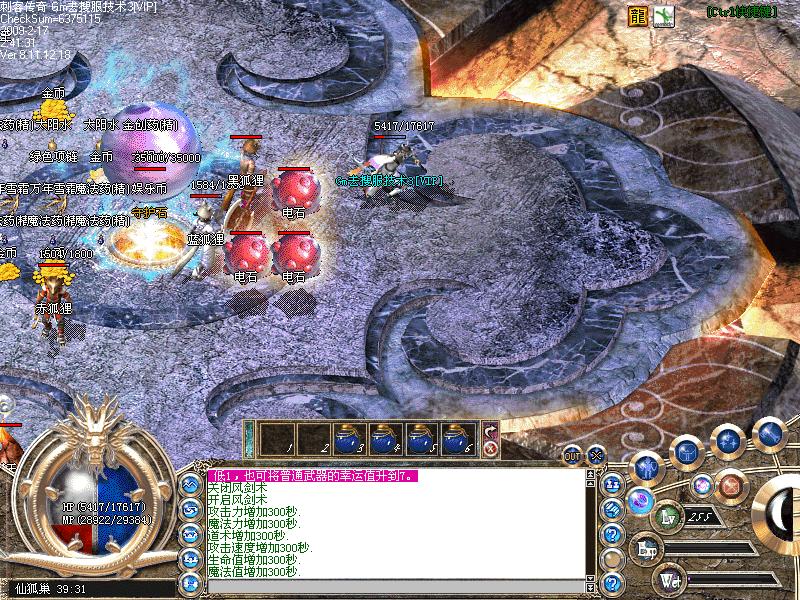Click the gold dragon character icon

637,16
